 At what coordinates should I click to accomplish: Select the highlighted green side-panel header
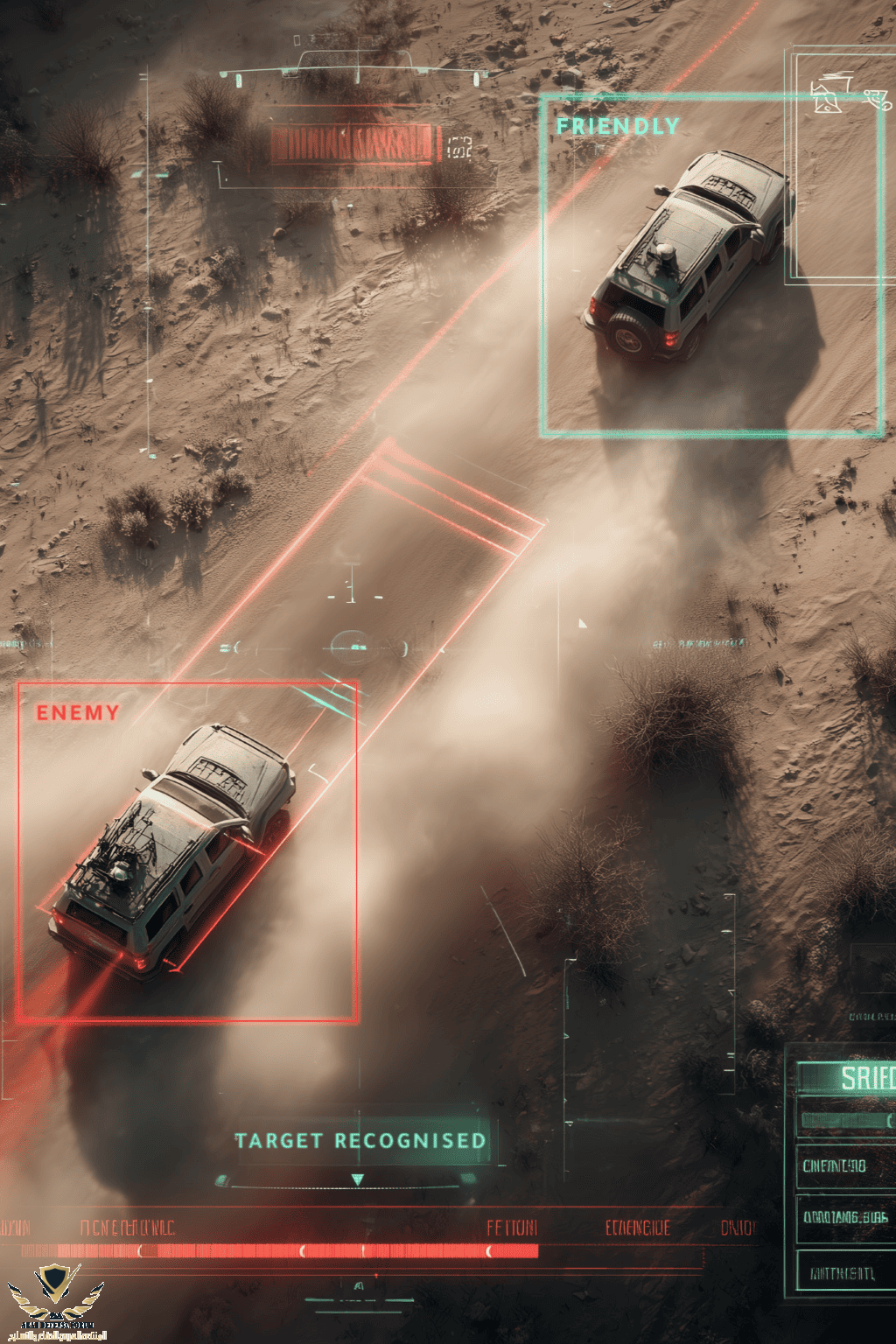point(847,1077)
